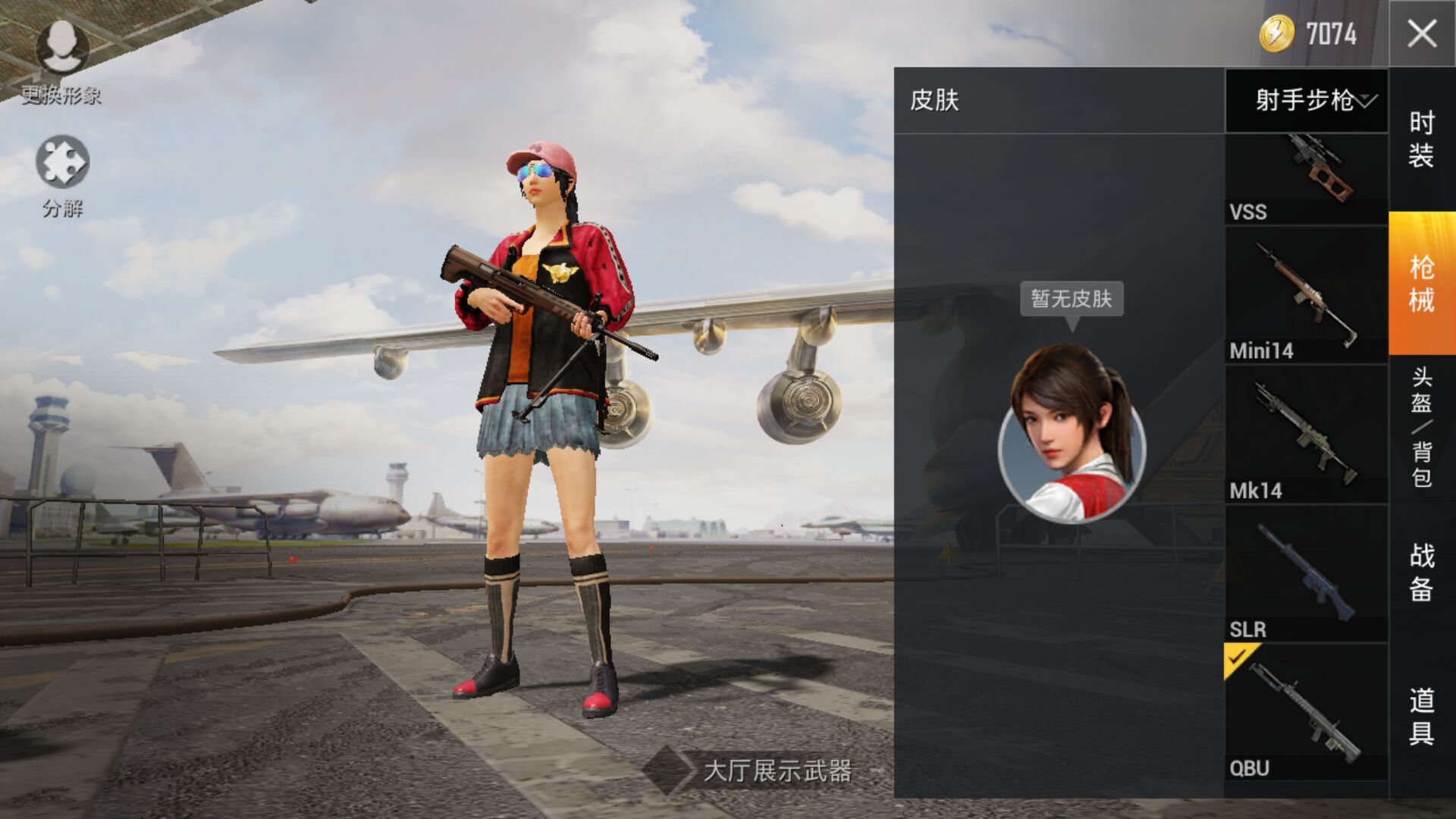
Task: Select the VSS rifle slot
Action: click(1306, 179)
